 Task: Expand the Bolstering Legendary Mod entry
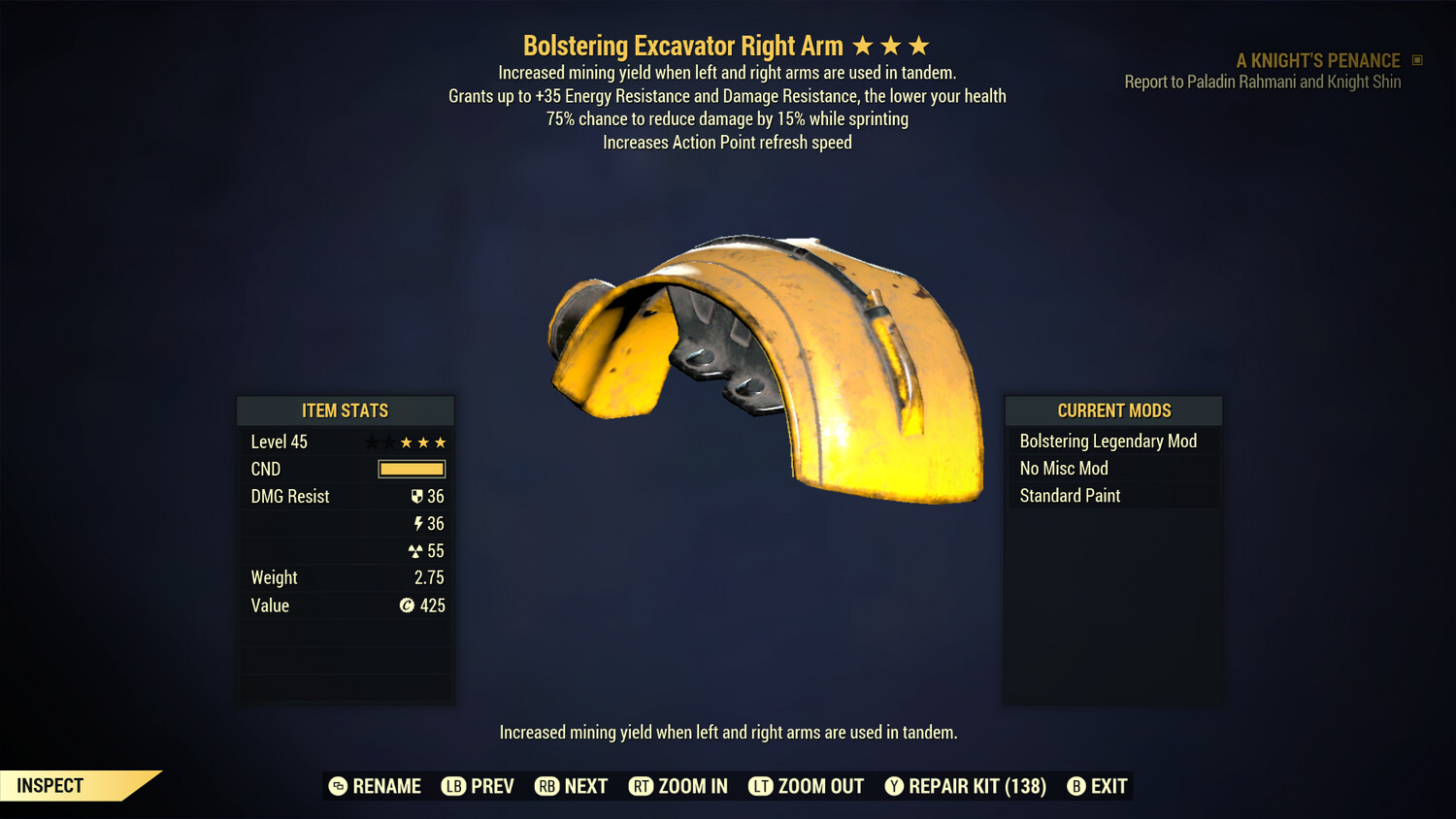tap(1109, 441)
